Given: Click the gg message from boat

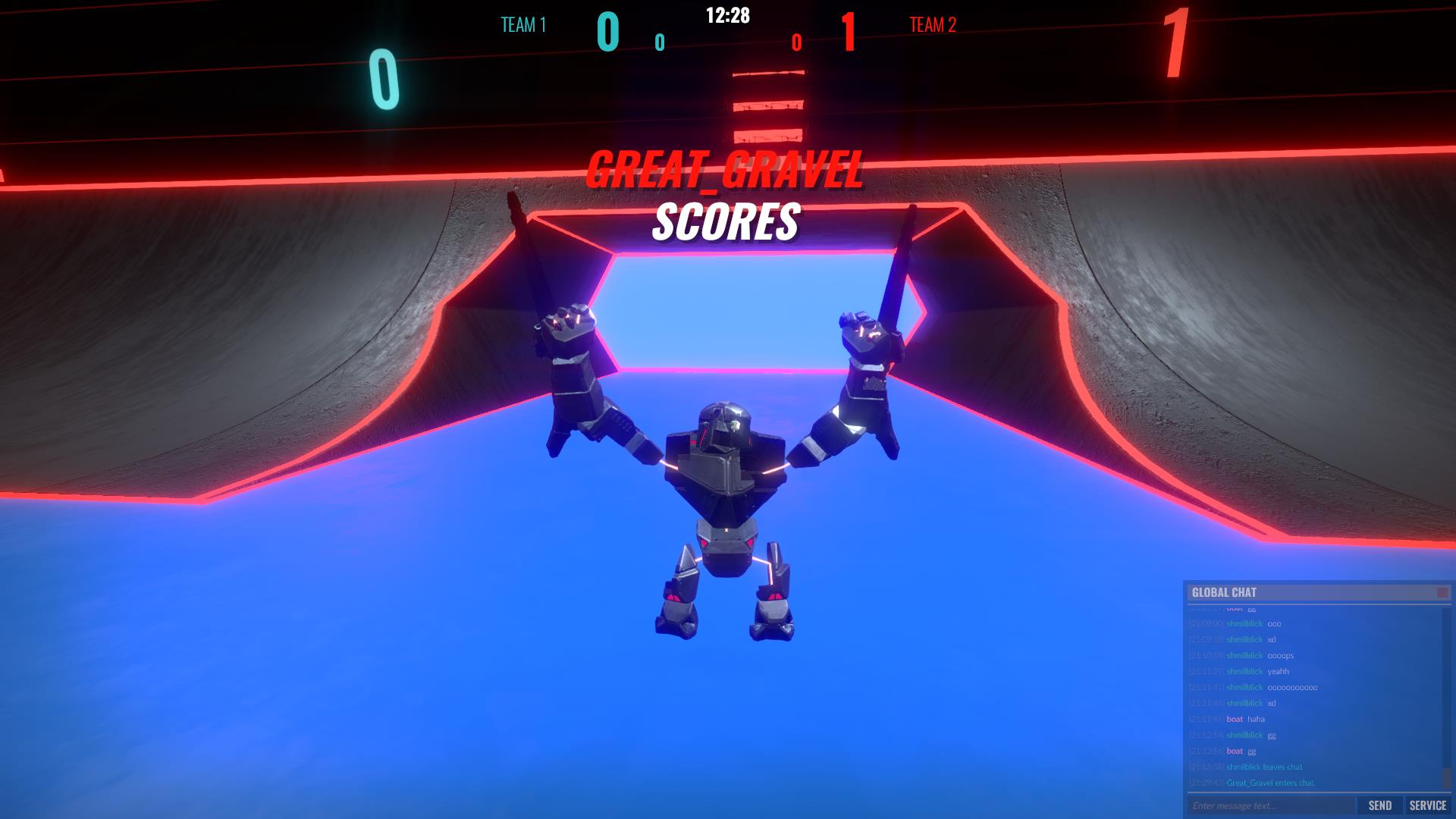Looking at the screenshot, I should 1251,751.
